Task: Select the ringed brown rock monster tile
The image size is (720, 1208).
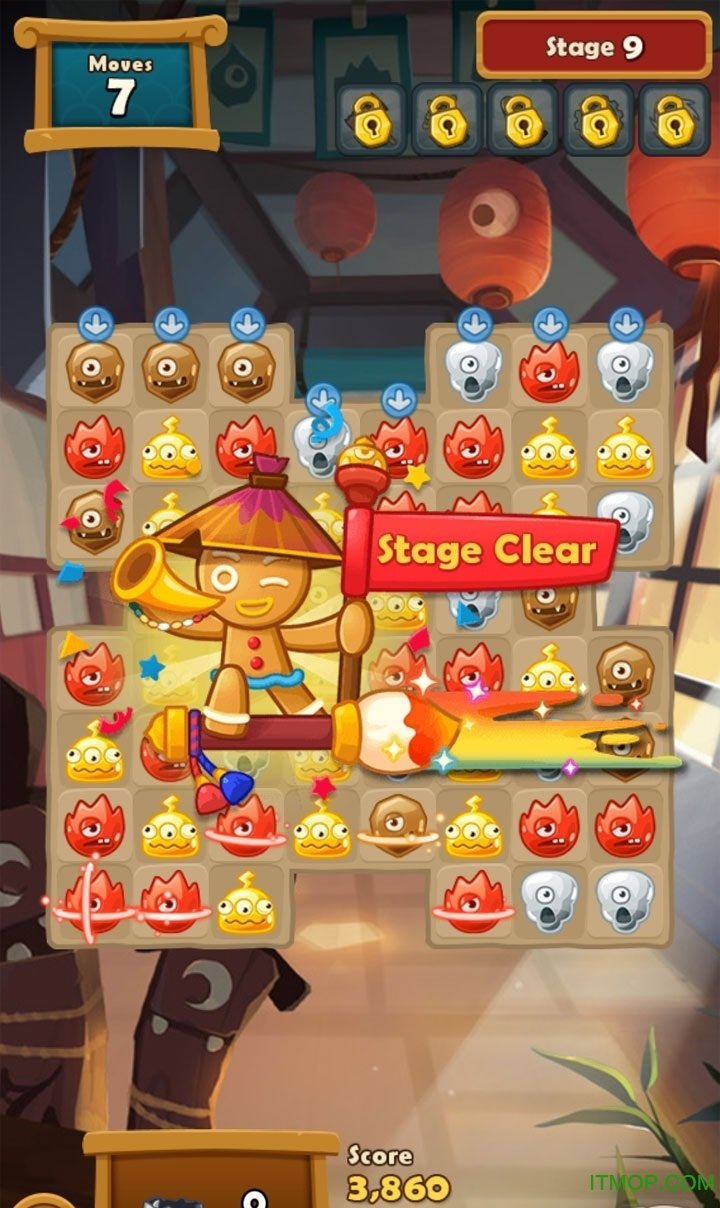Action: click(396, 824)
